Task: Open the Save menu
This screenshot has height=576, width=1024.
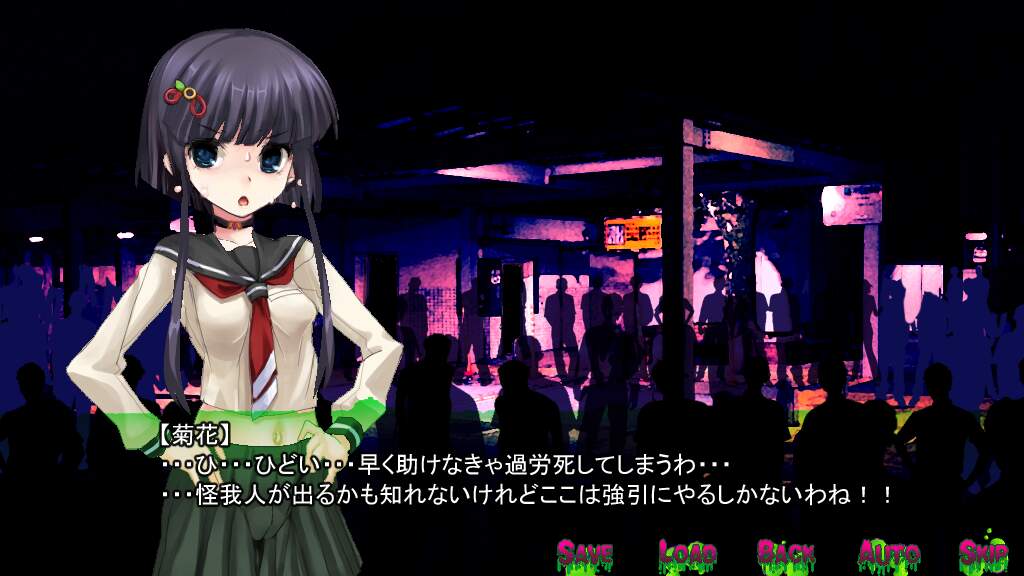Action: 585,552
